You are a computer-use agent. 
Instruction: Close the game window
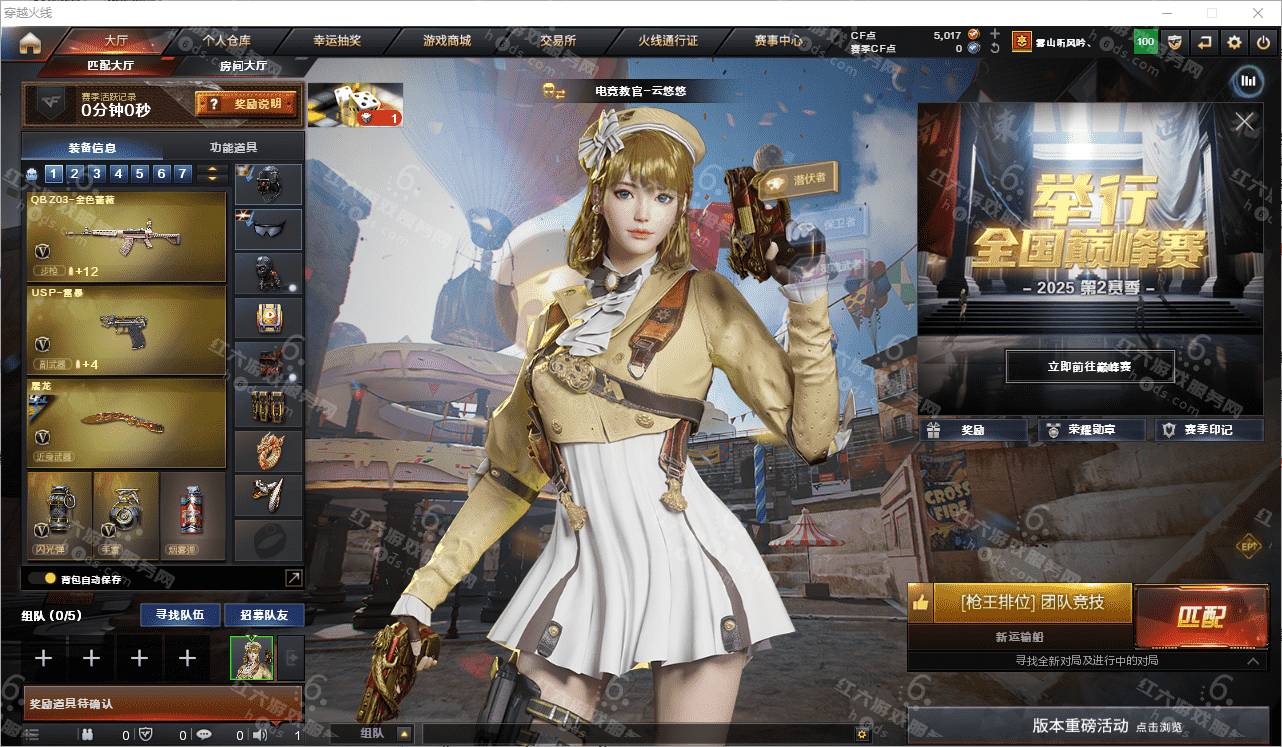point(1258,13)
